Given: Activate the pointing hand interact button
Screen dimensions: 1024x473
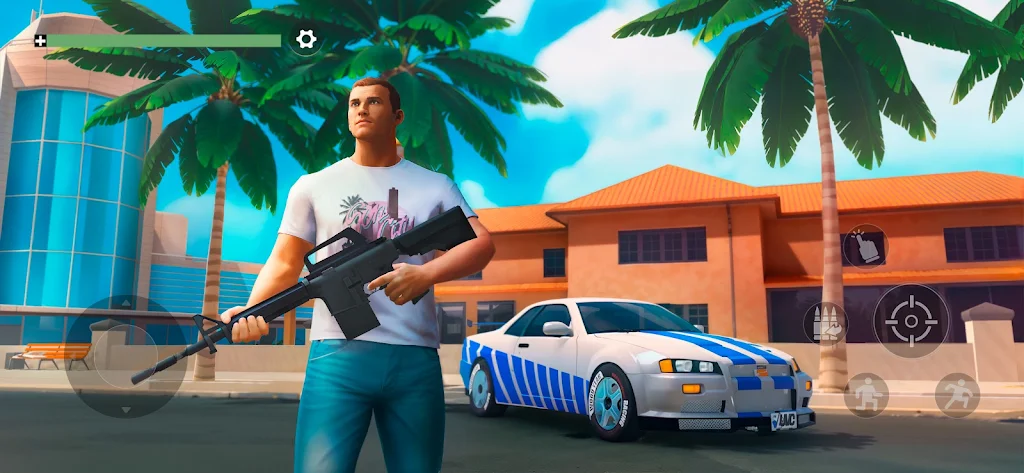Looking at the screenshot, I should tap(865, 246).
